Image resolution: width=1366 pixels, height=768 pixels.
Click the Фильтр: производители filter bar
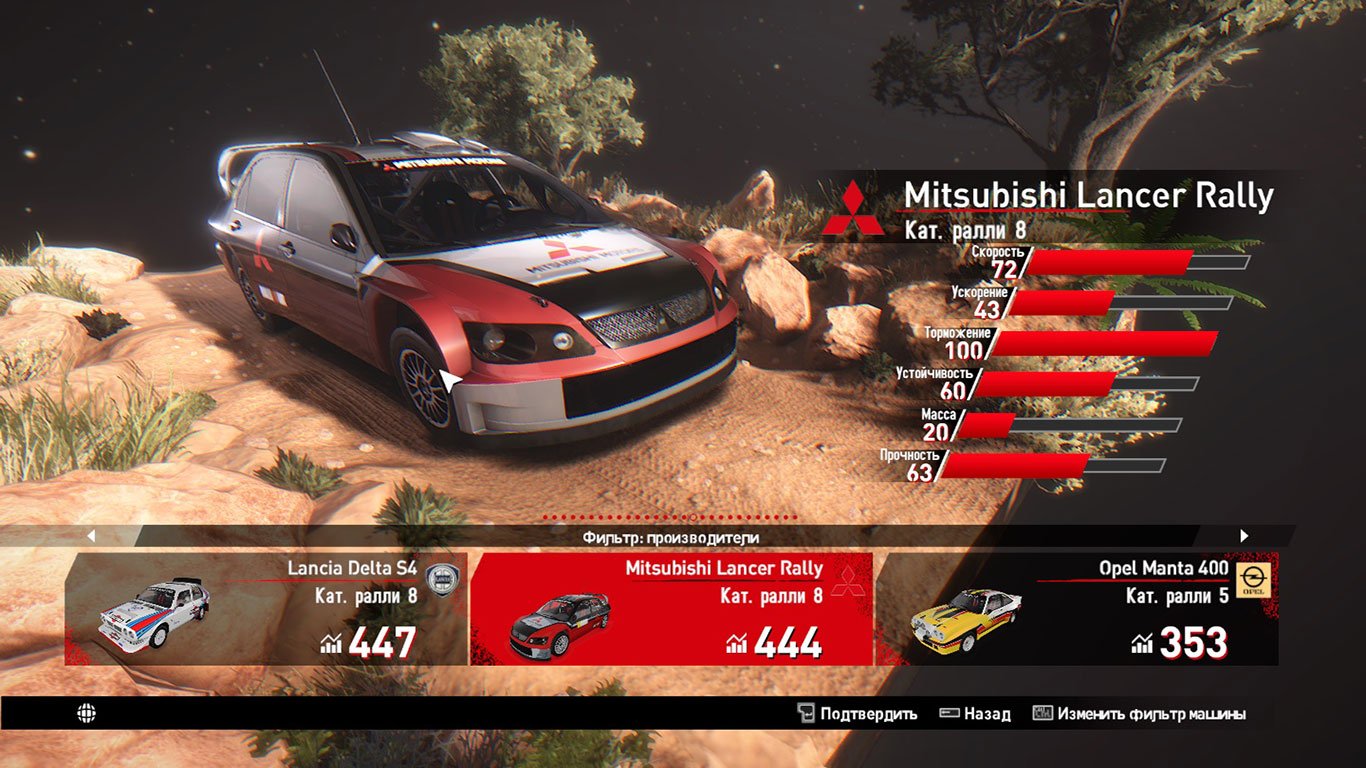click(670, 537)
